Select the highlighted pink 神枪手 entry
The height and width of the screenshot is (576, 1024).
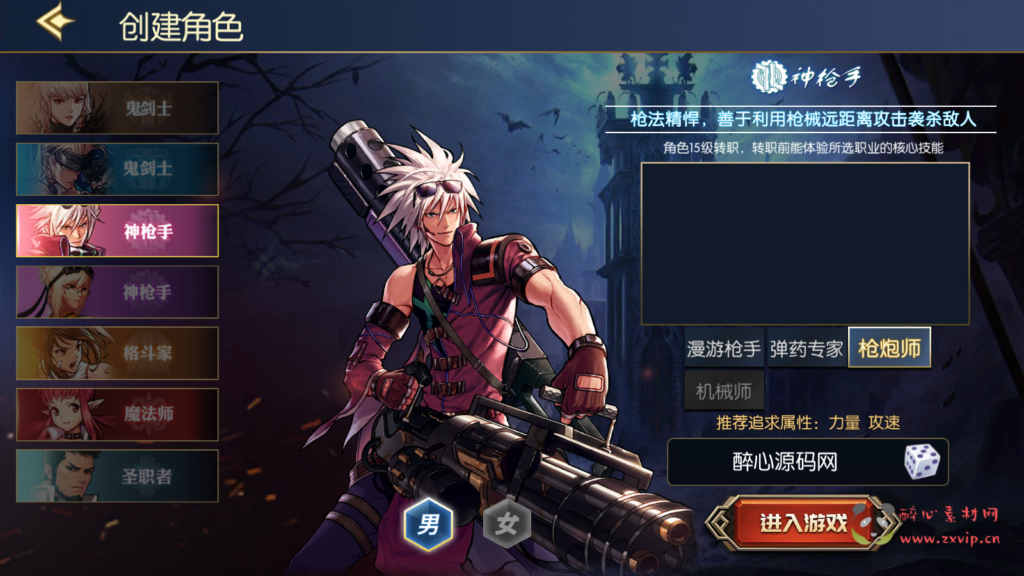pyautogui.click(x=117, y=231)
